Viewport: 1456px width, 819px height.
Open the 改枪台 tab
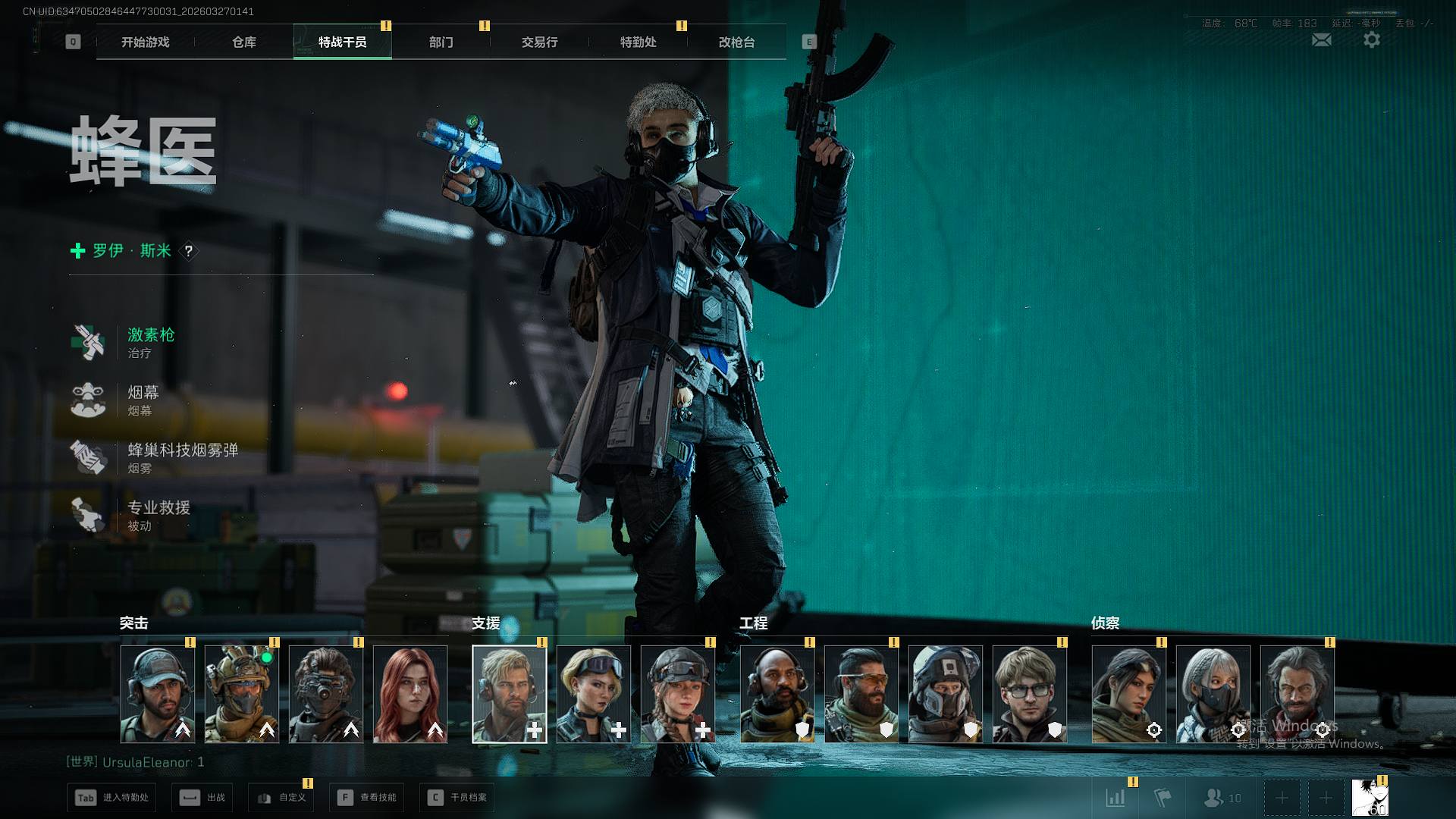tap(737, 42)
